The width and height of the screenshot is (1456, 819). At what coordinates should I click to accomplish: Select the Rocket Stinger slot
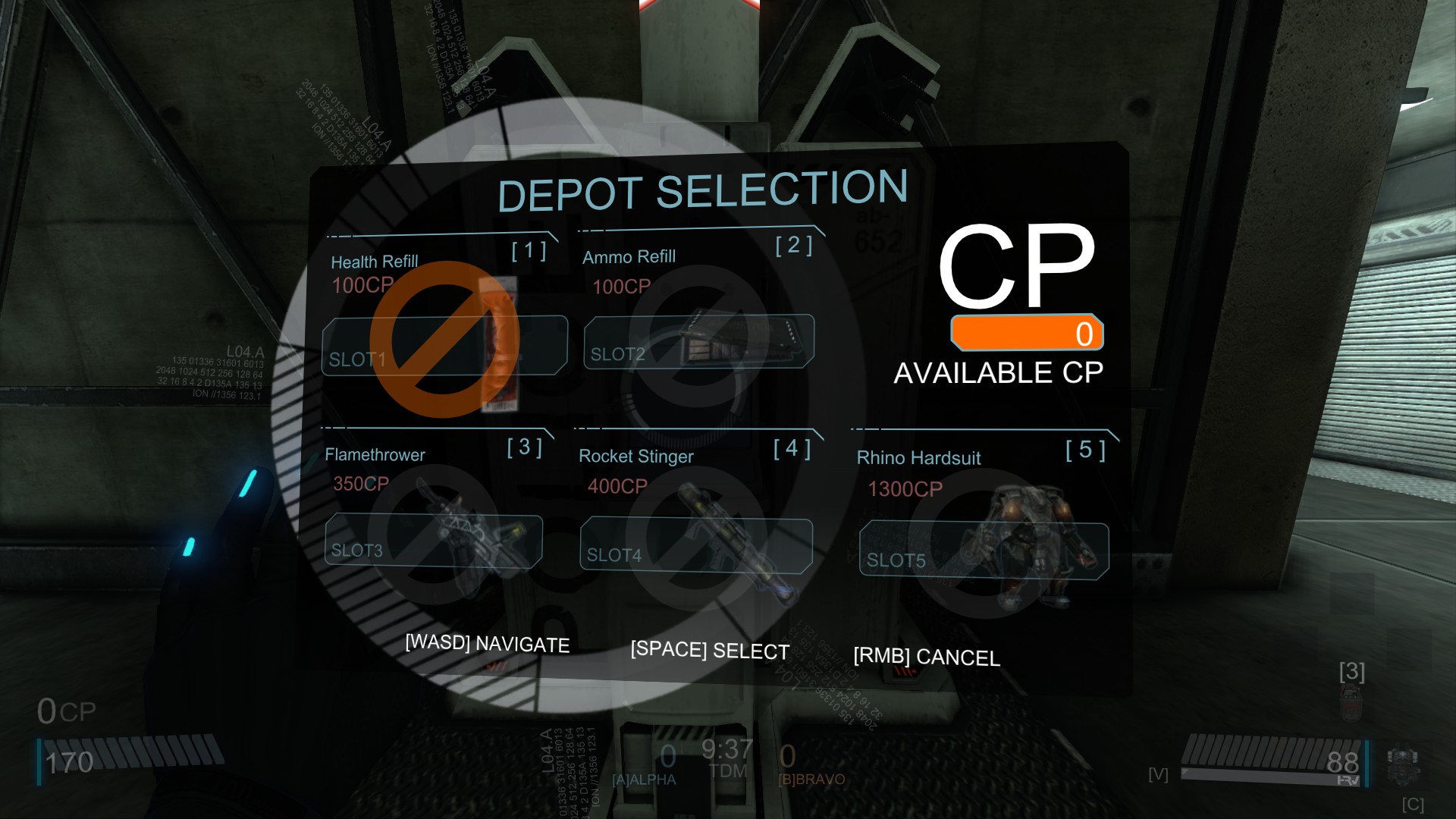point(695,545)
